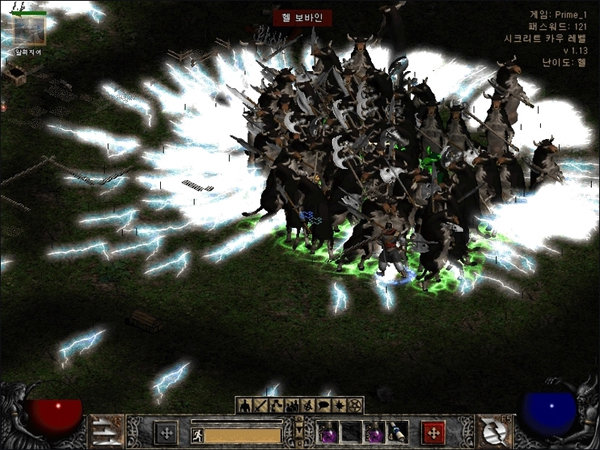Open the game menu pentagram icon
This screenshot has width=600, height=450.
pyautogui.click(x=355, y=406)
